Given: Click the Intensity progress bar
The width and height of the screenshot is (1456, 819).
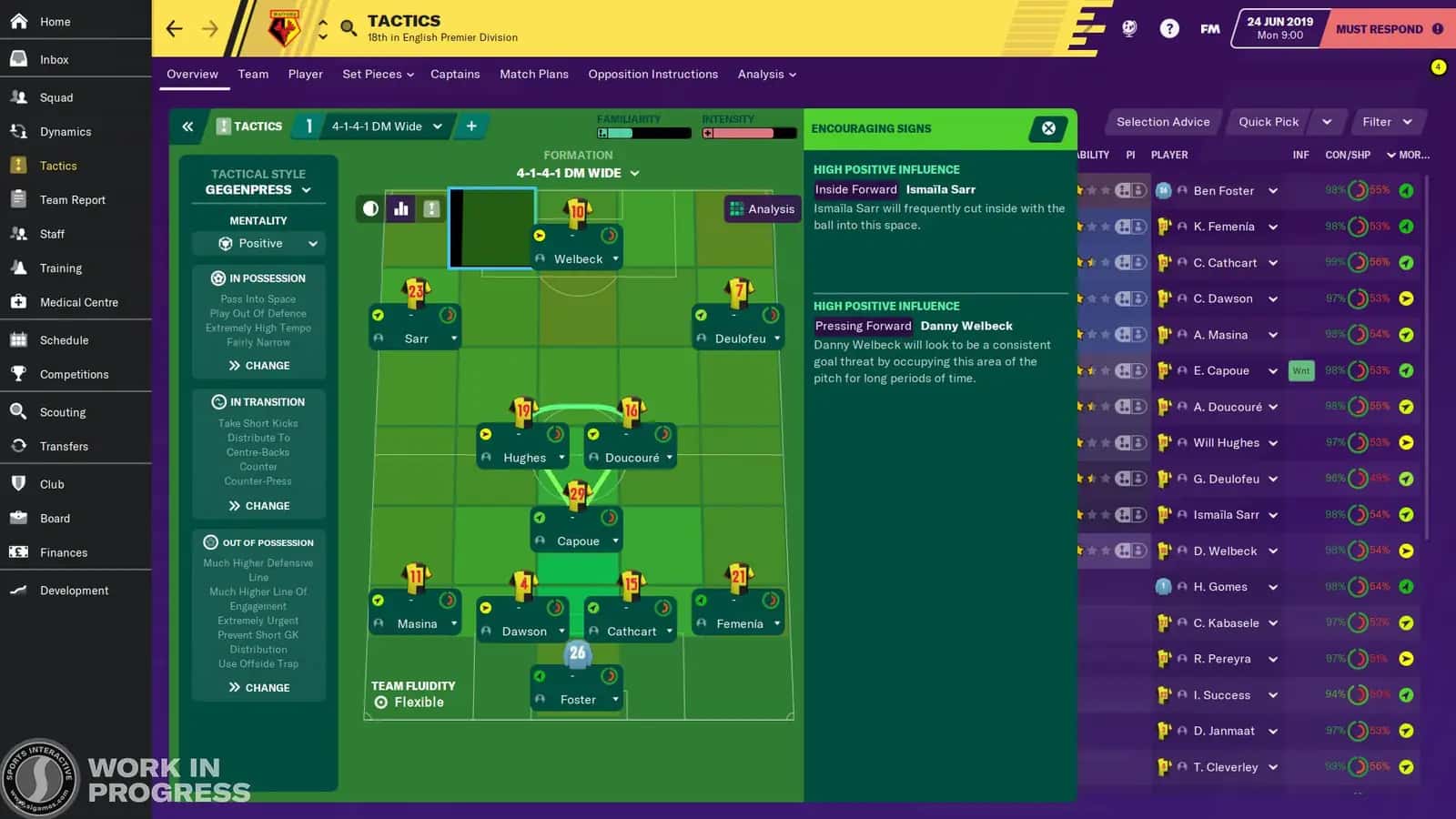Looking at the screenshot, I should pyautogui.click(x=746, y=131).
